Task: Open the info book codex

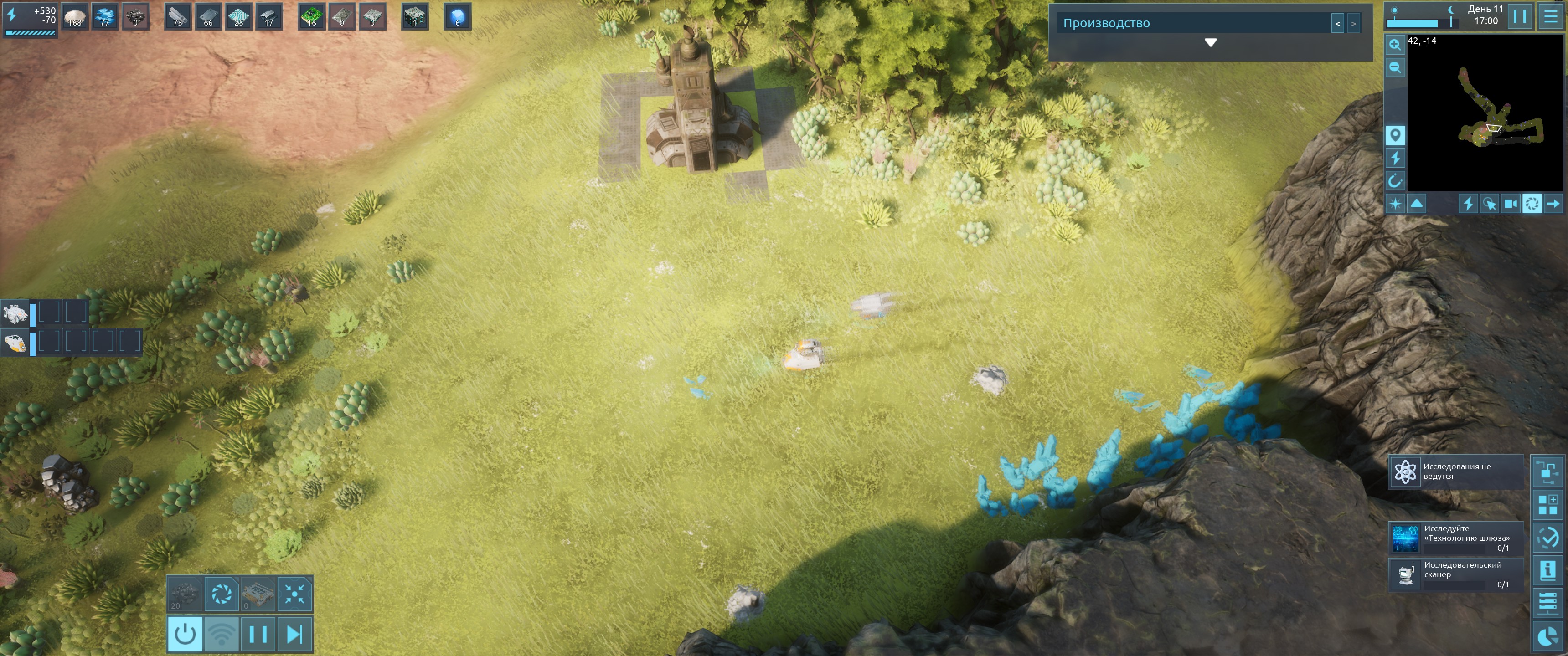Action: (x=1547, y=570)
